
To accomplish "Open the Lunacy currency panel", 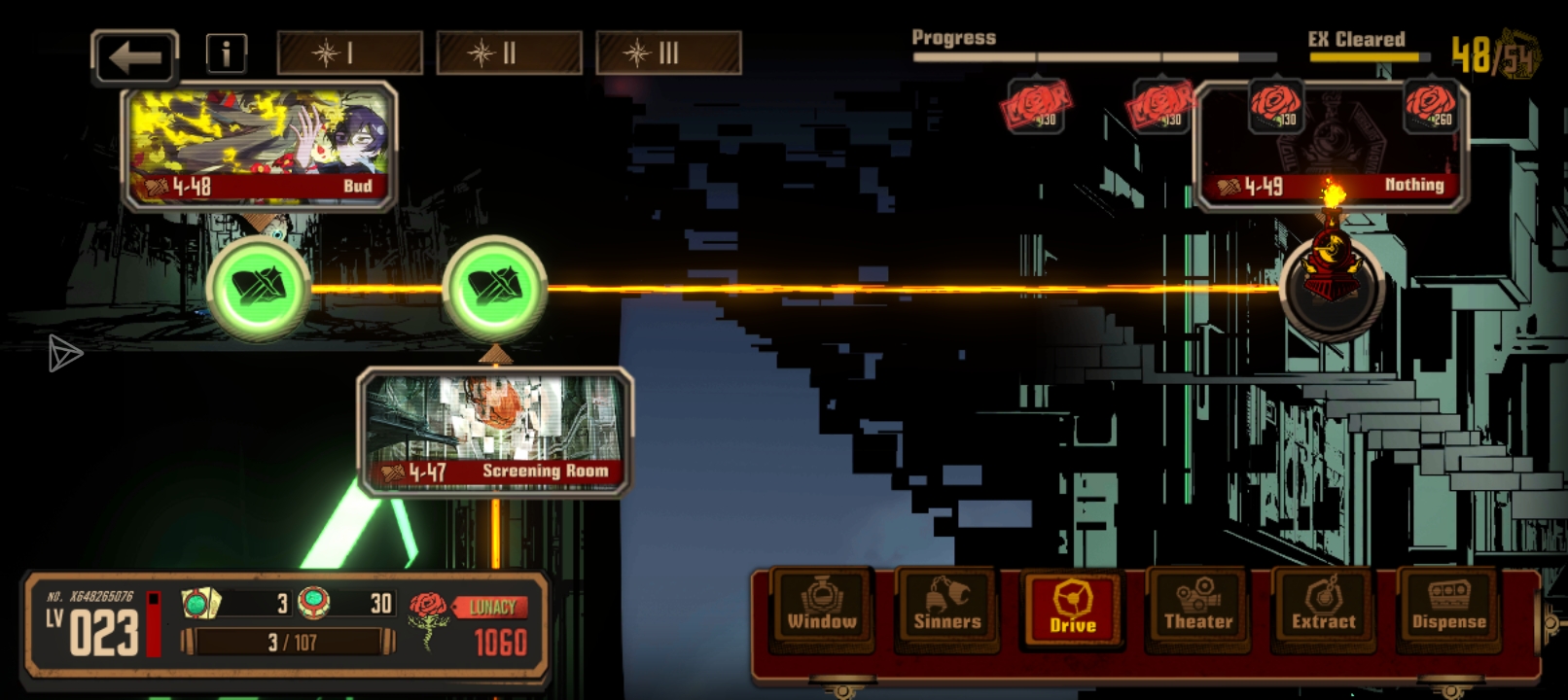I will click(x=471, y=624).
